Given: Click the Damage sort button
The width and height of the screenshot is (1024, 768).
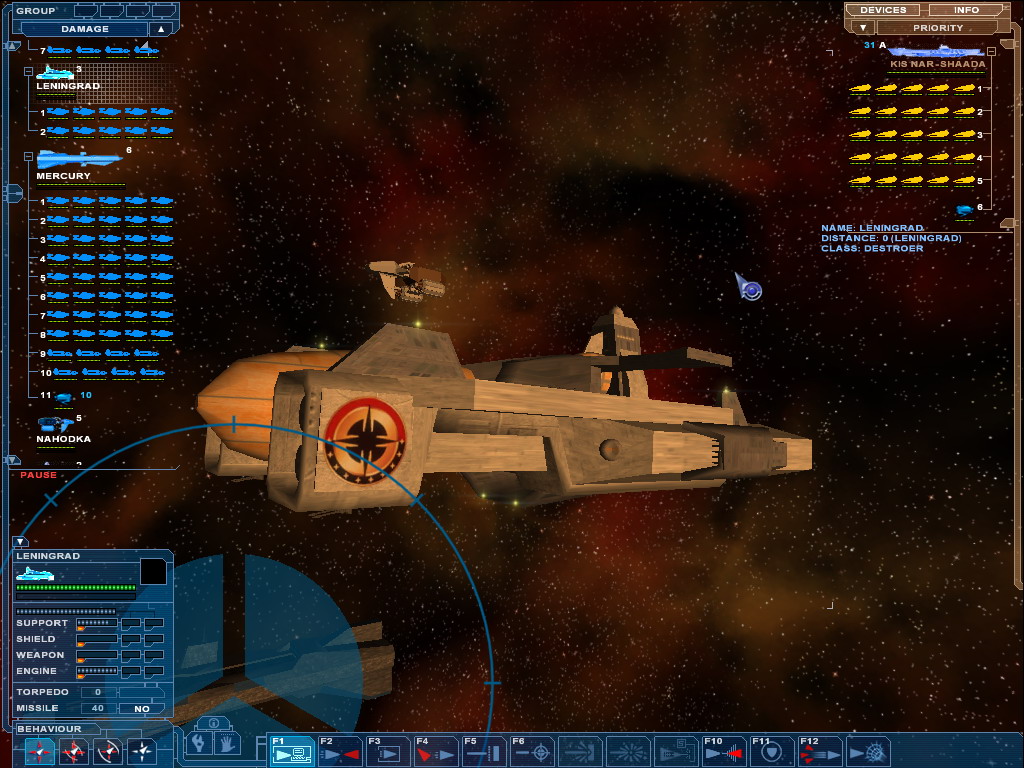Looking at the screenshot, I should [85, 29].
